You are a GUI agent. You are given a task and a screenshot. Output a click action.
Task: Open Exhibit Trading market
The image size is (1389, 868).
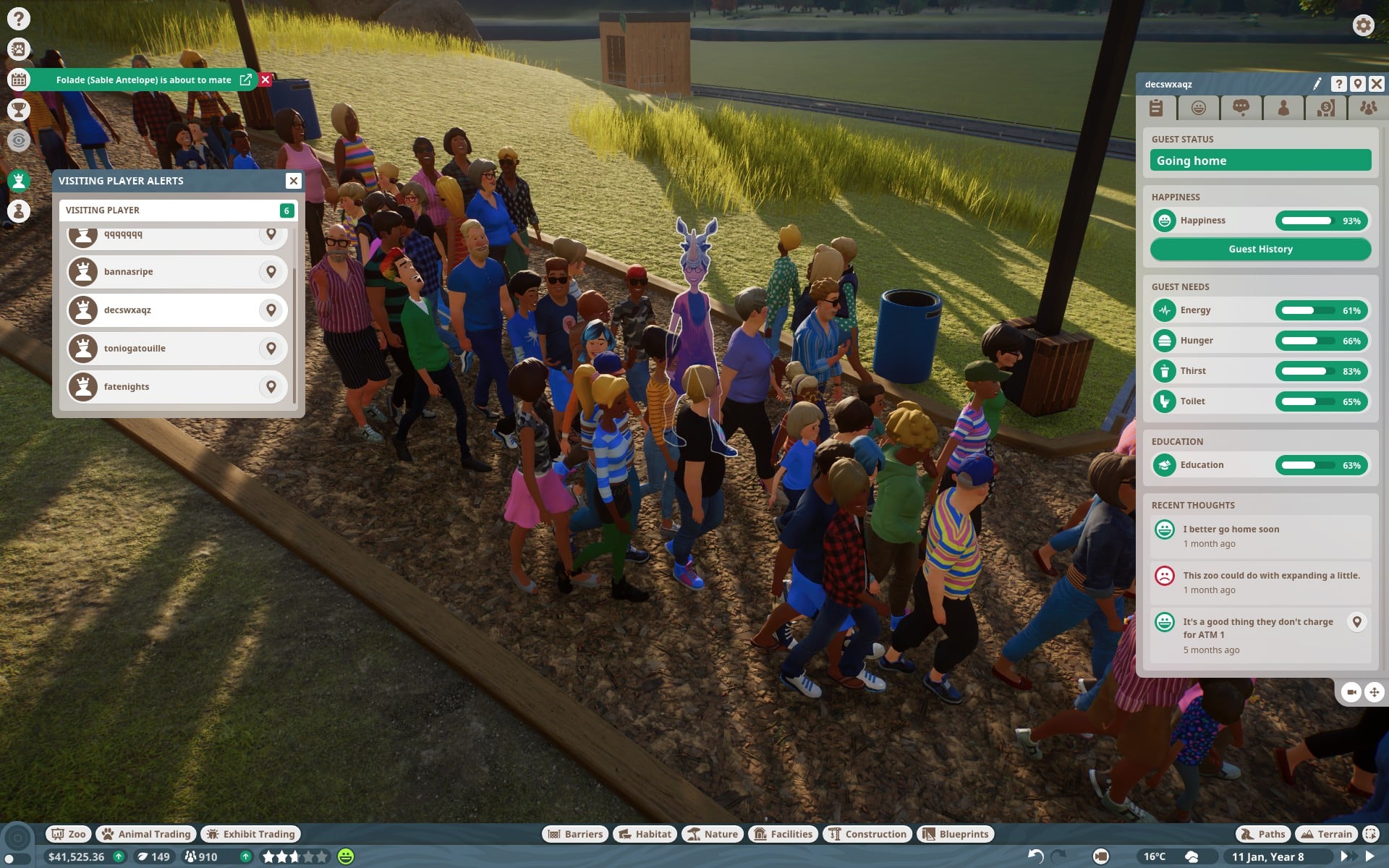coord(251,834)
